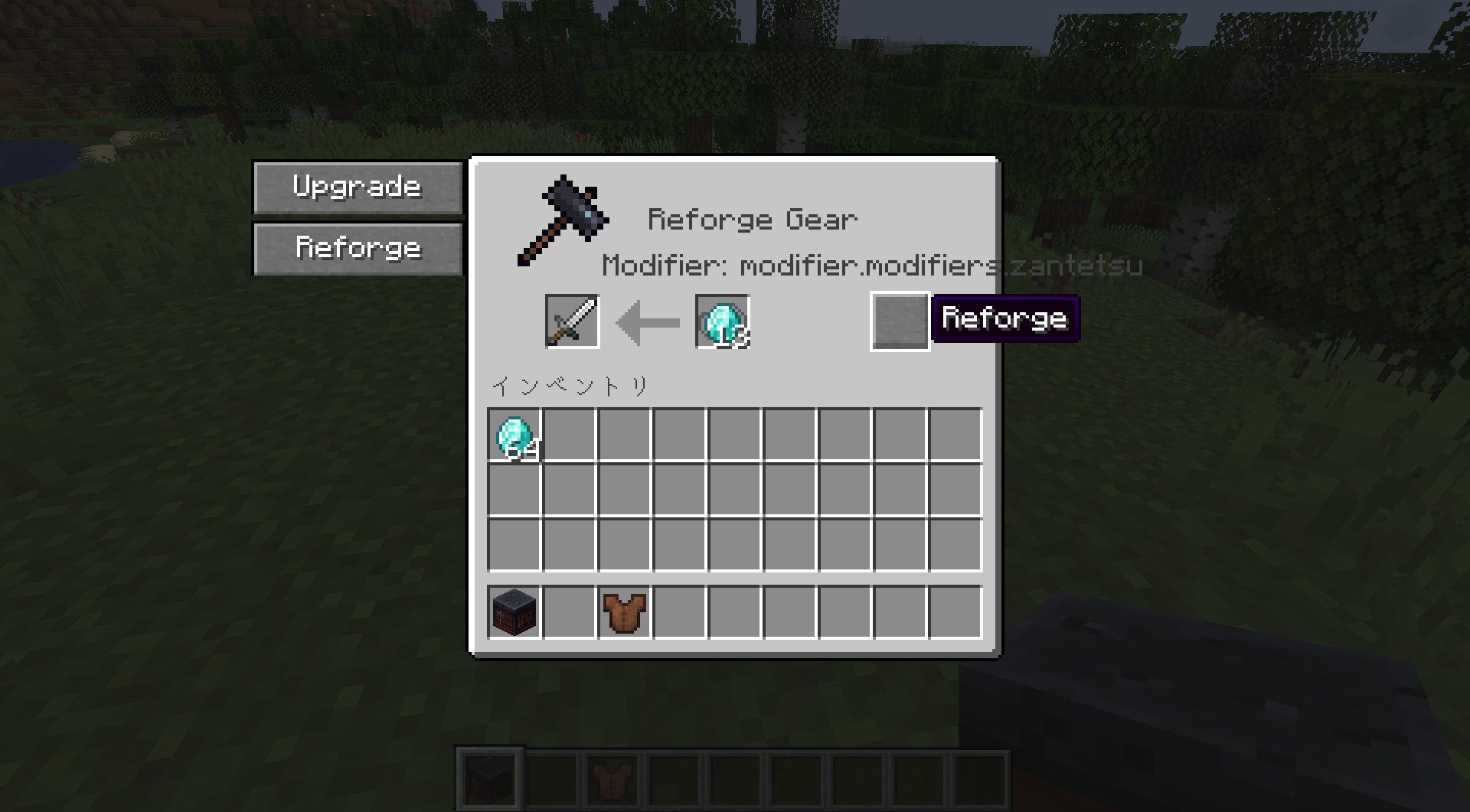Select the smithing table block in the inventory row

pos(514,611)
